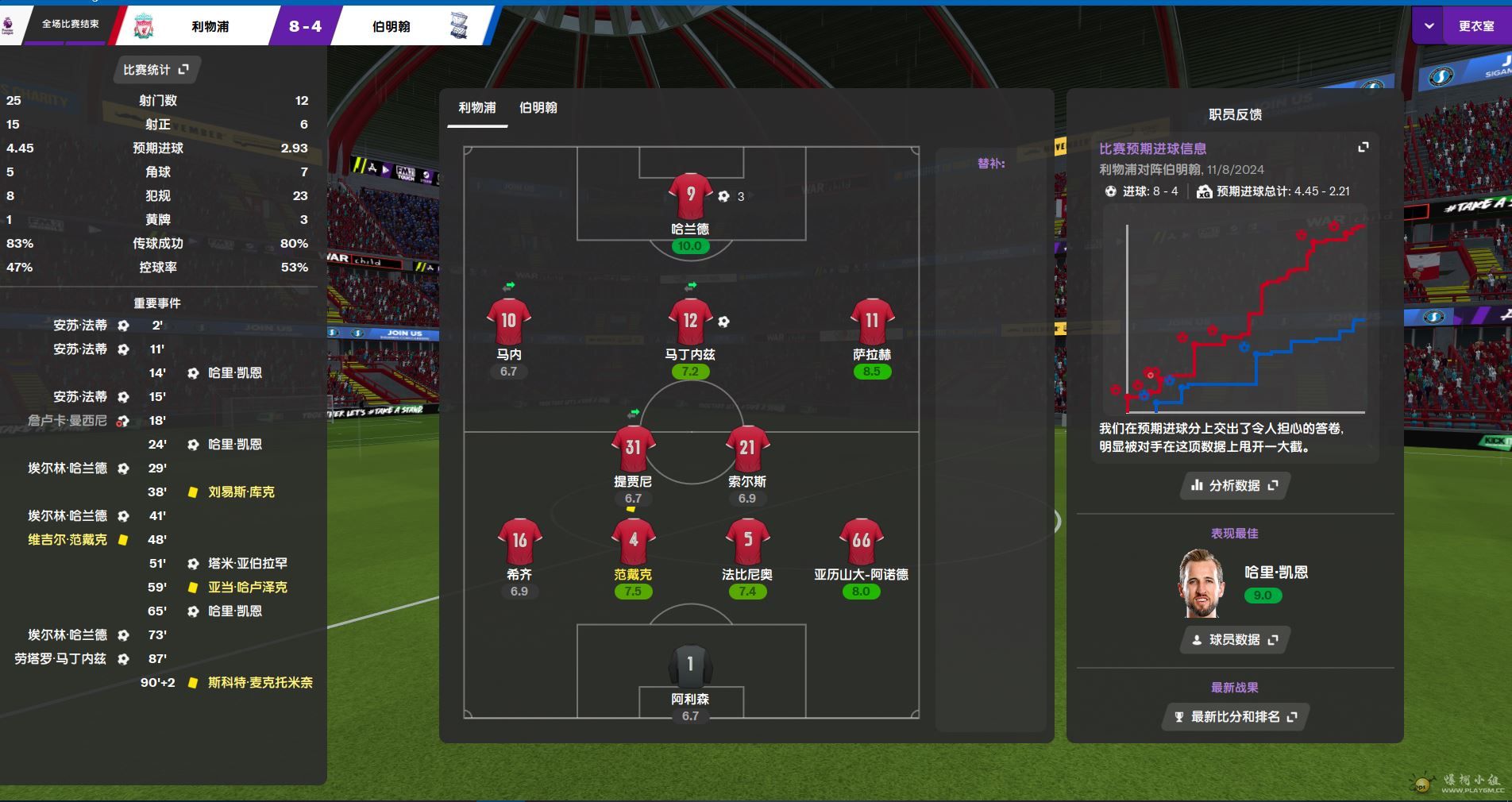Open 球员数据 player stats
This screenshot has width=1512, height=802.
tap(1234, 640)
